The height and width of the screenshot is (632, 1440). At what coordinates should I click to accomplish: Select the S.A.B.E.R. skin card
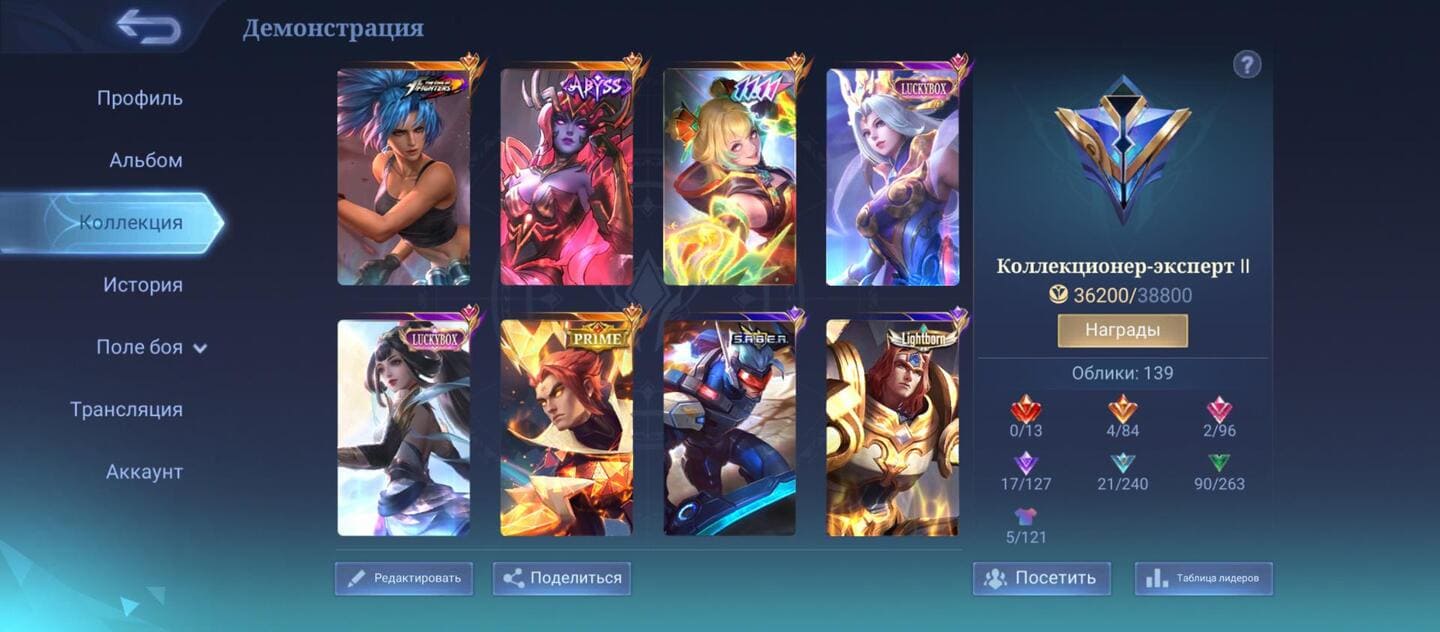(730, 428)
